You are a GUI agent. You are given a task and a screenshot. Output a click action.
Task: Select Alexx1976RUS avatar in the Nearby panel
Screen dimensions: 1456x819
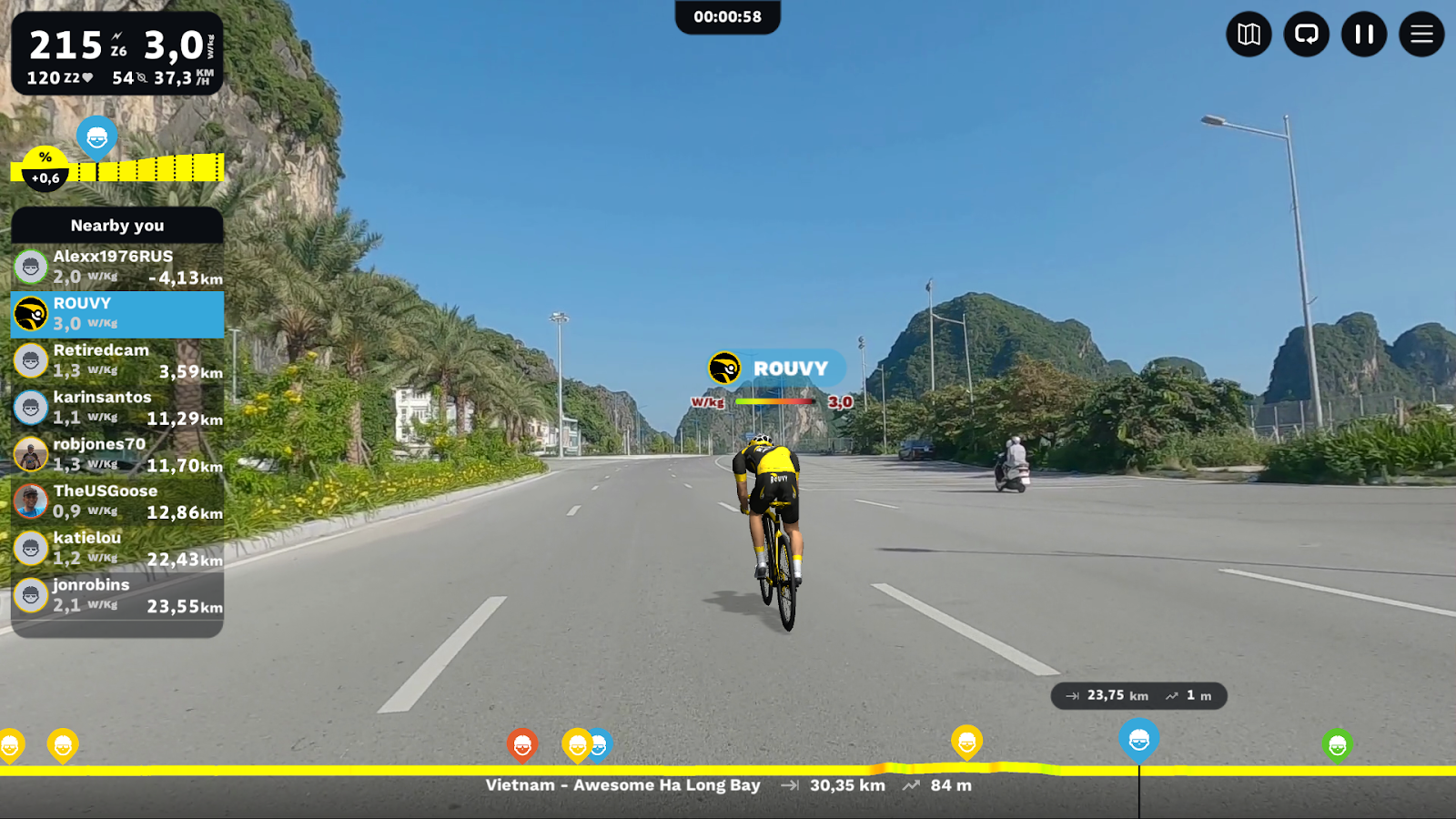[31, 266]
